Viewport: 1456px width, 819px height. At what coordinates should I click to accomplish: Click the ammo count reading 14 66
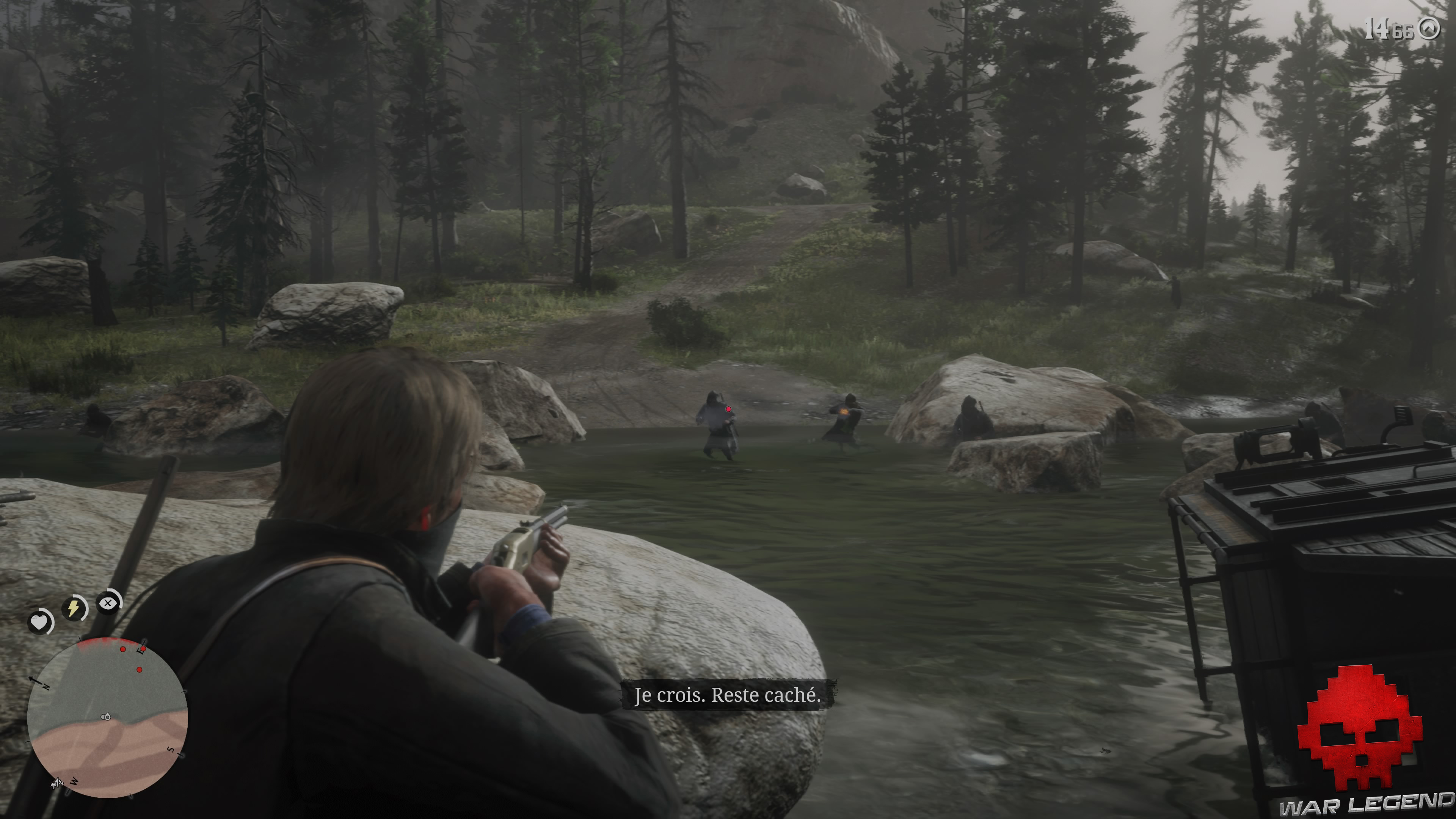coord(1389,29)
